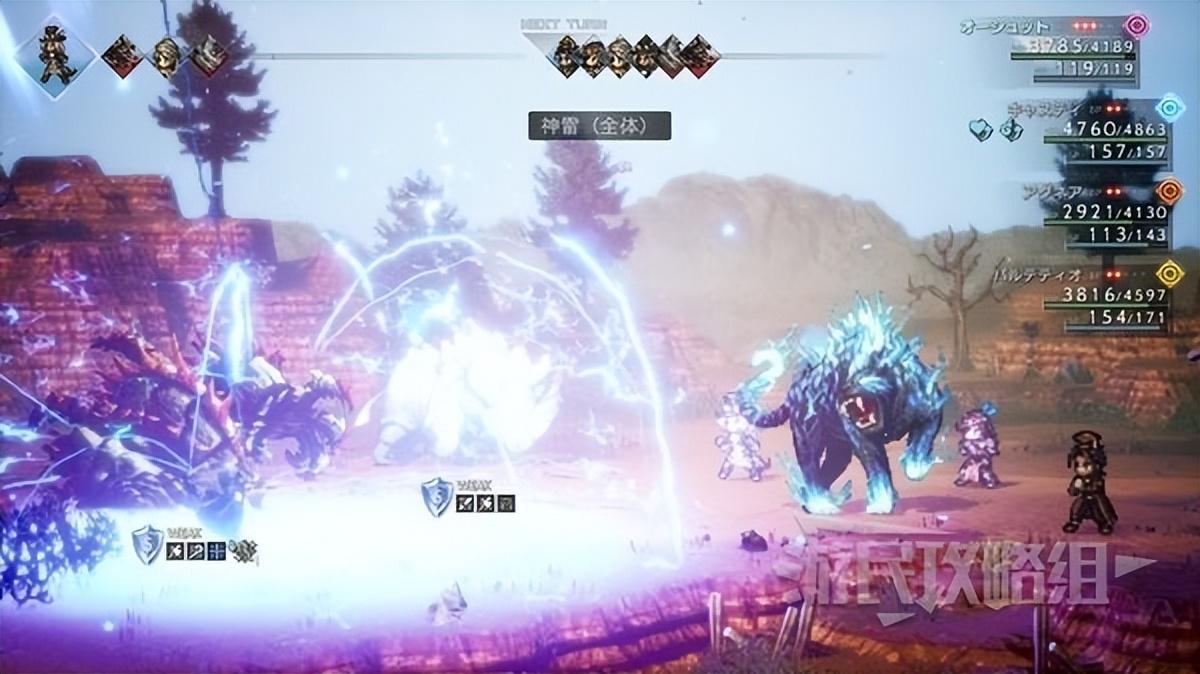The width and height of the screenshot is (1200, 674).
Task: Click the yellow ring icon beside パルテティオ
Action: [1167, 272]
